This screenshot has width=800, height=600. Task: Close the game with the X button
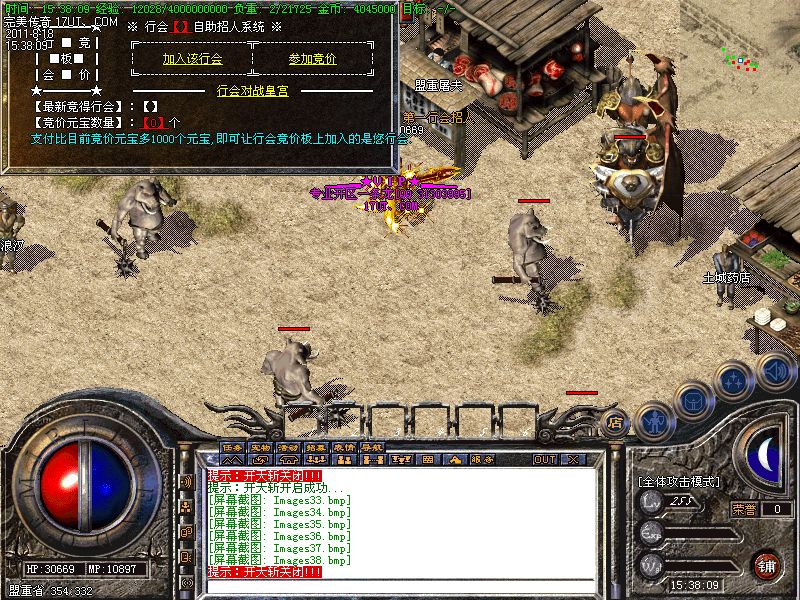pos(574,460)
